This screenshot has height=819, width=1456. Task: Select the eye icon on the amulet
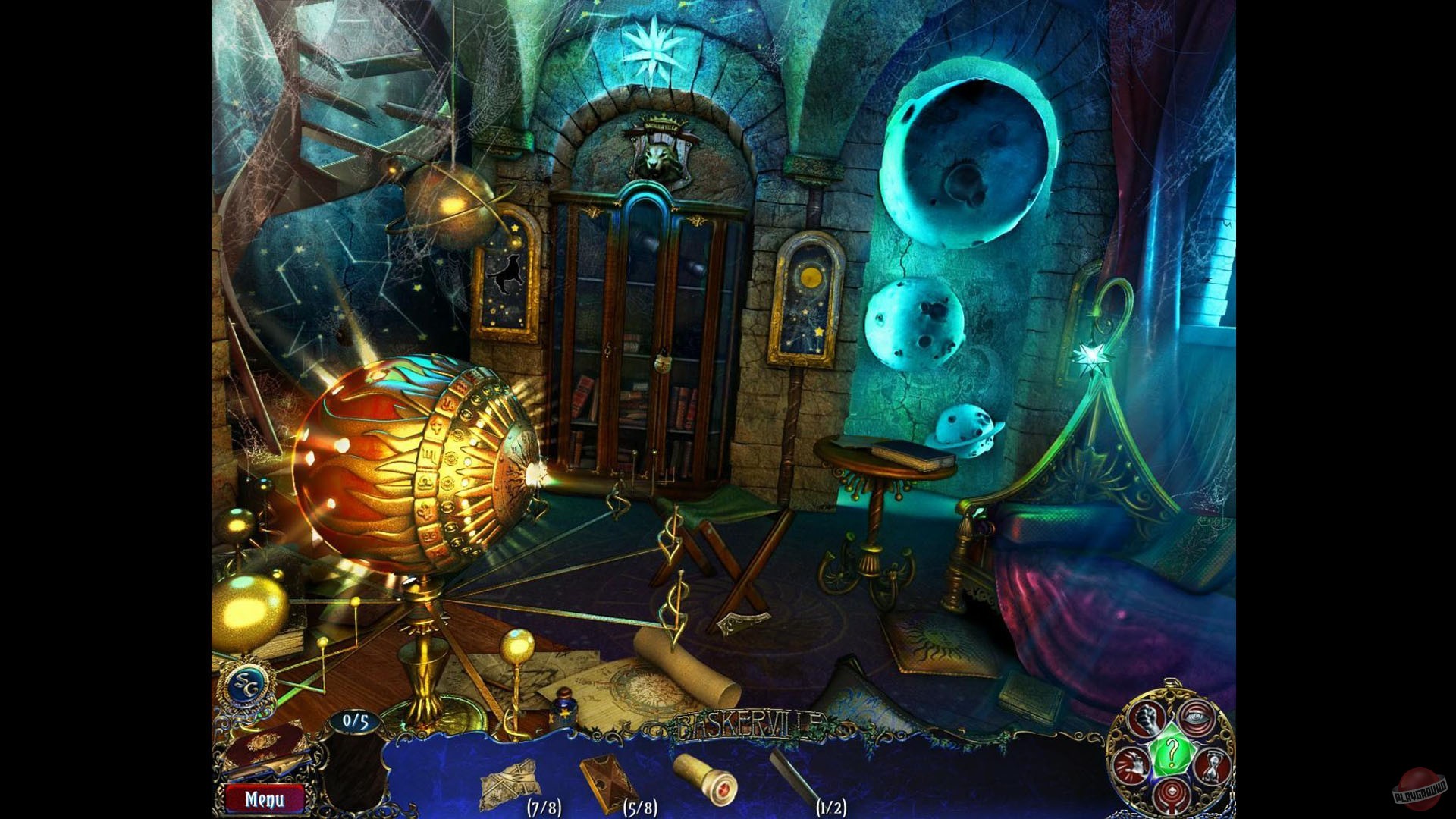pos(1195,717)
